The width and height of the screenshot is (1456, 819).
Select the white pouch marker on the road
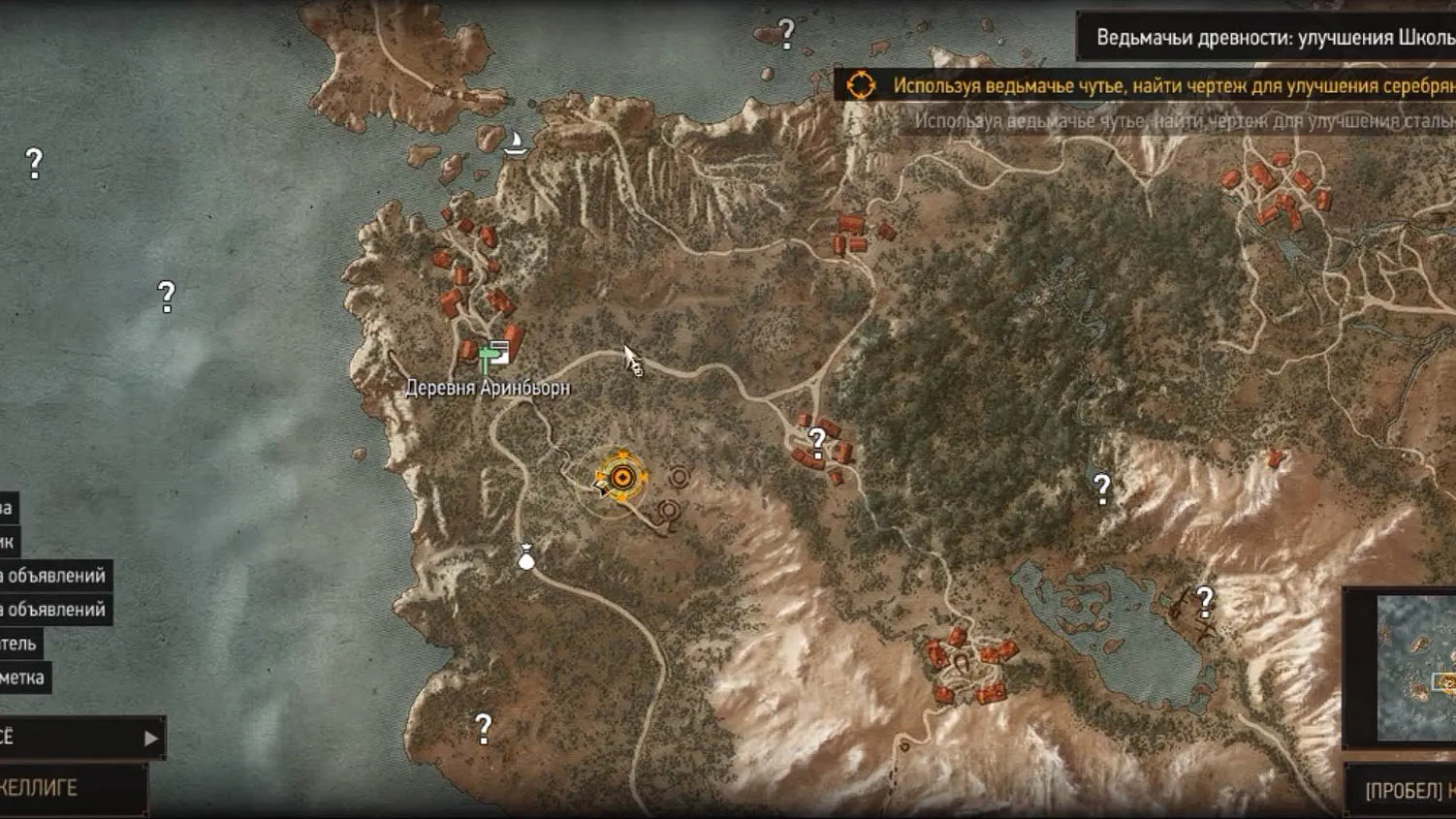526,557
